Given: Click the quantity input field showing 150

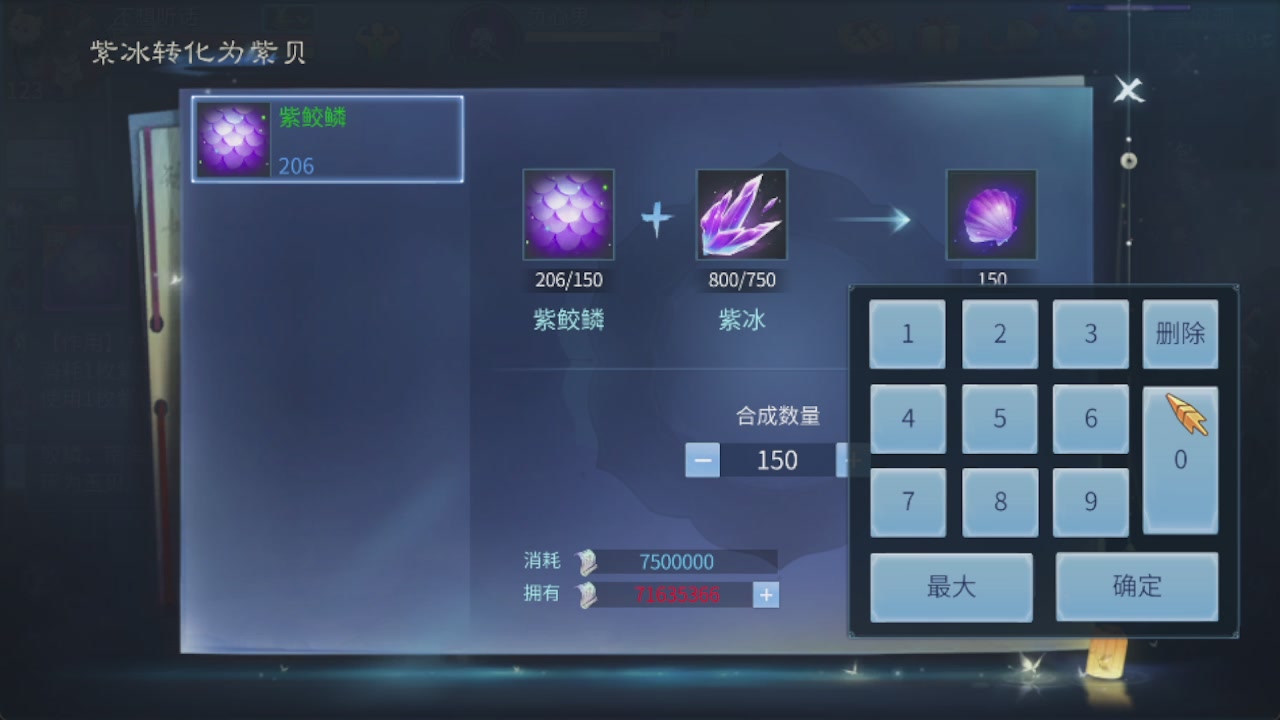Looking at the screenshot, I should click(776, 460).
